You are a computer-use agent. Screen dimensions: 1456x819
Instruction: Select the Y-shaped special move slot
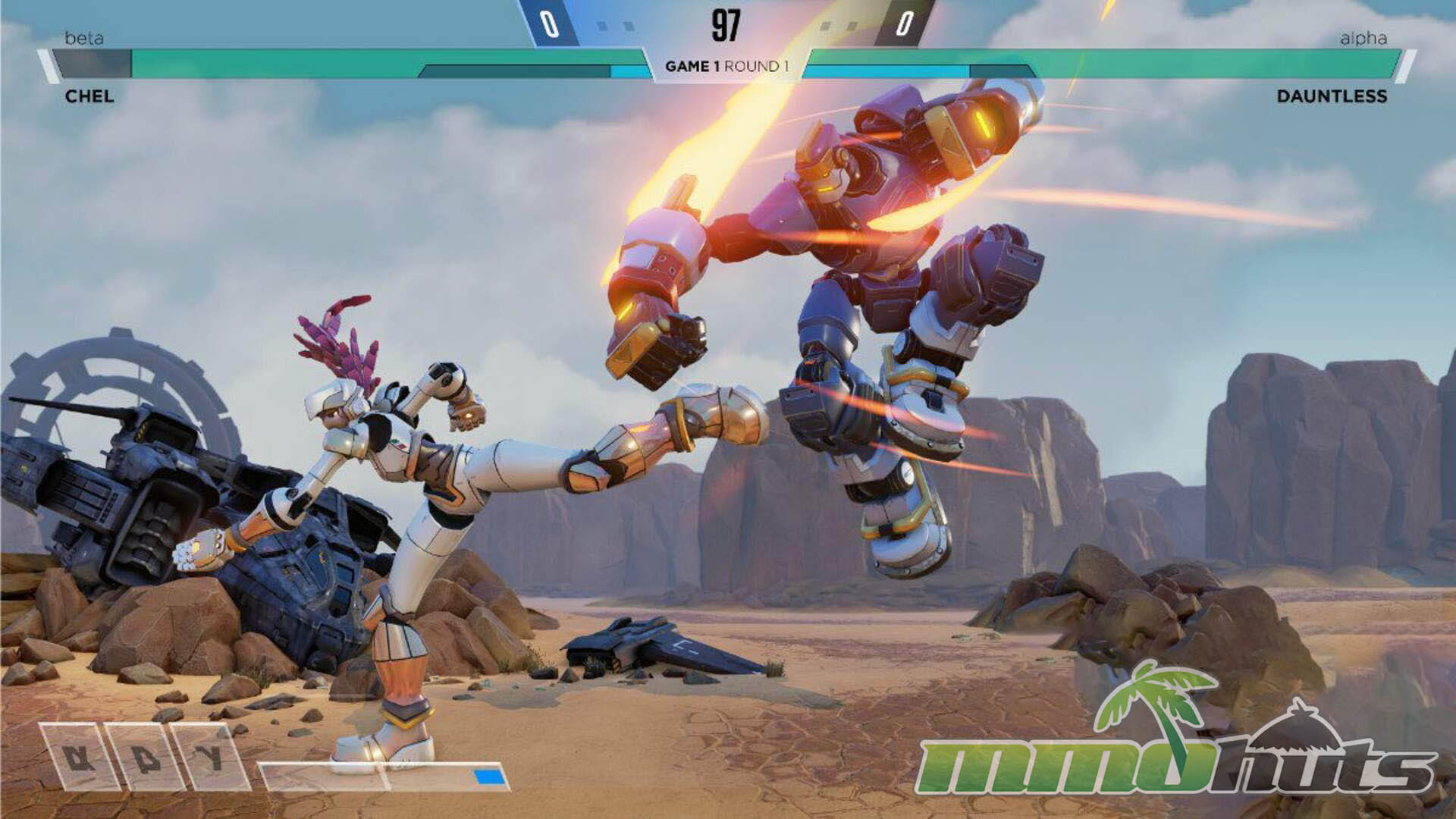point(210,758)
